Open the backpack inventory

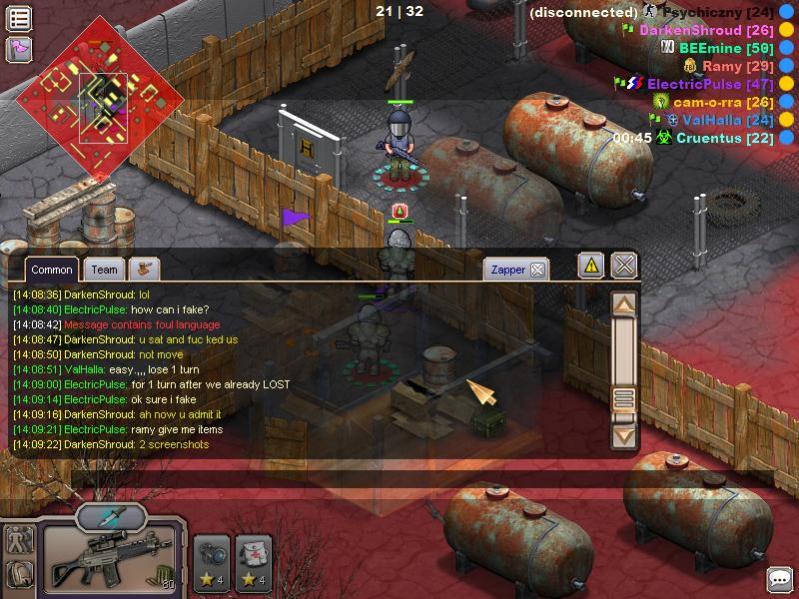click(19, 574)
